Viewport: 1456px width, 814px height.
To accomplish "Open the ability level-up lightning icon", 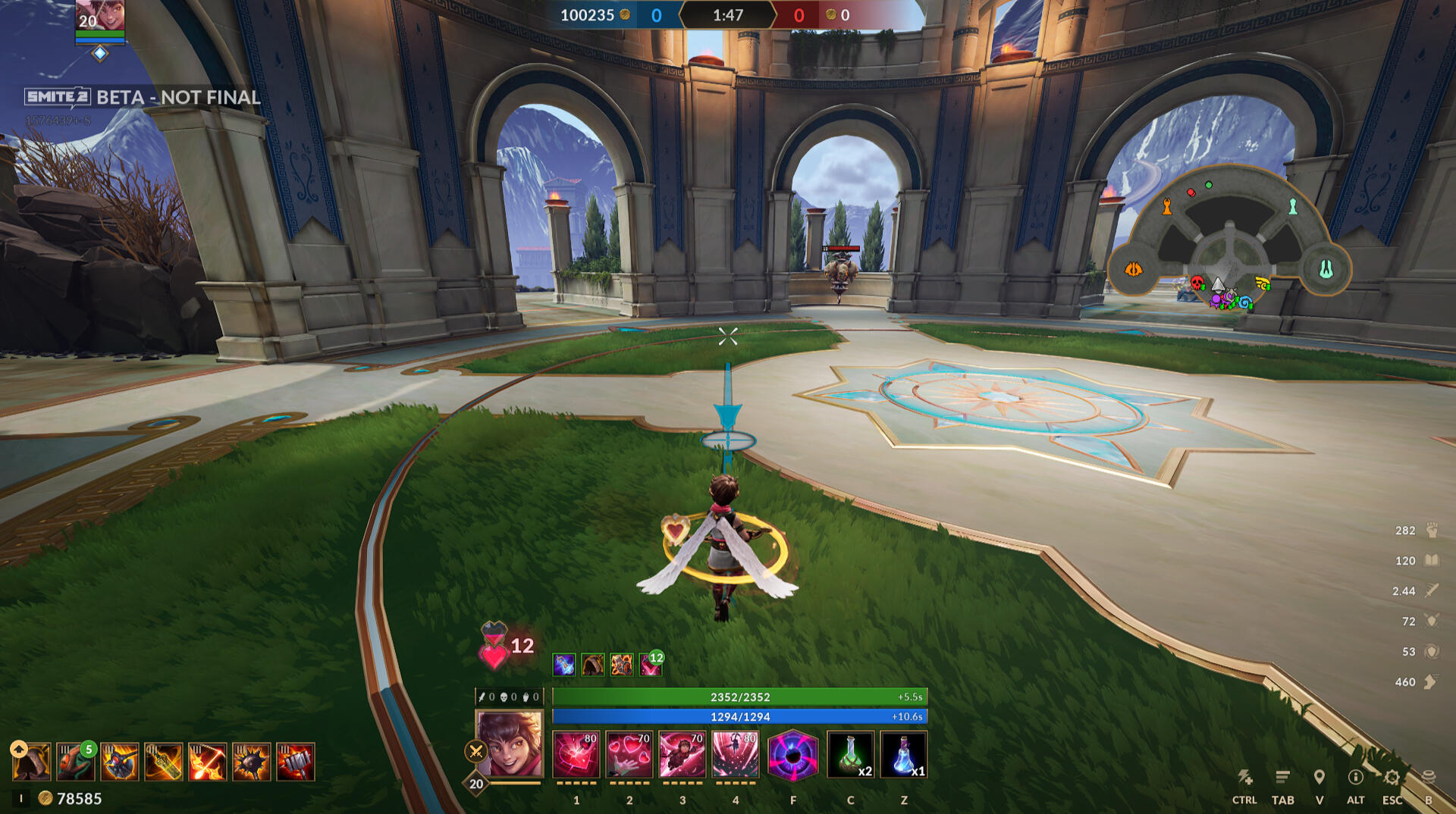I will coord(1244,778).
